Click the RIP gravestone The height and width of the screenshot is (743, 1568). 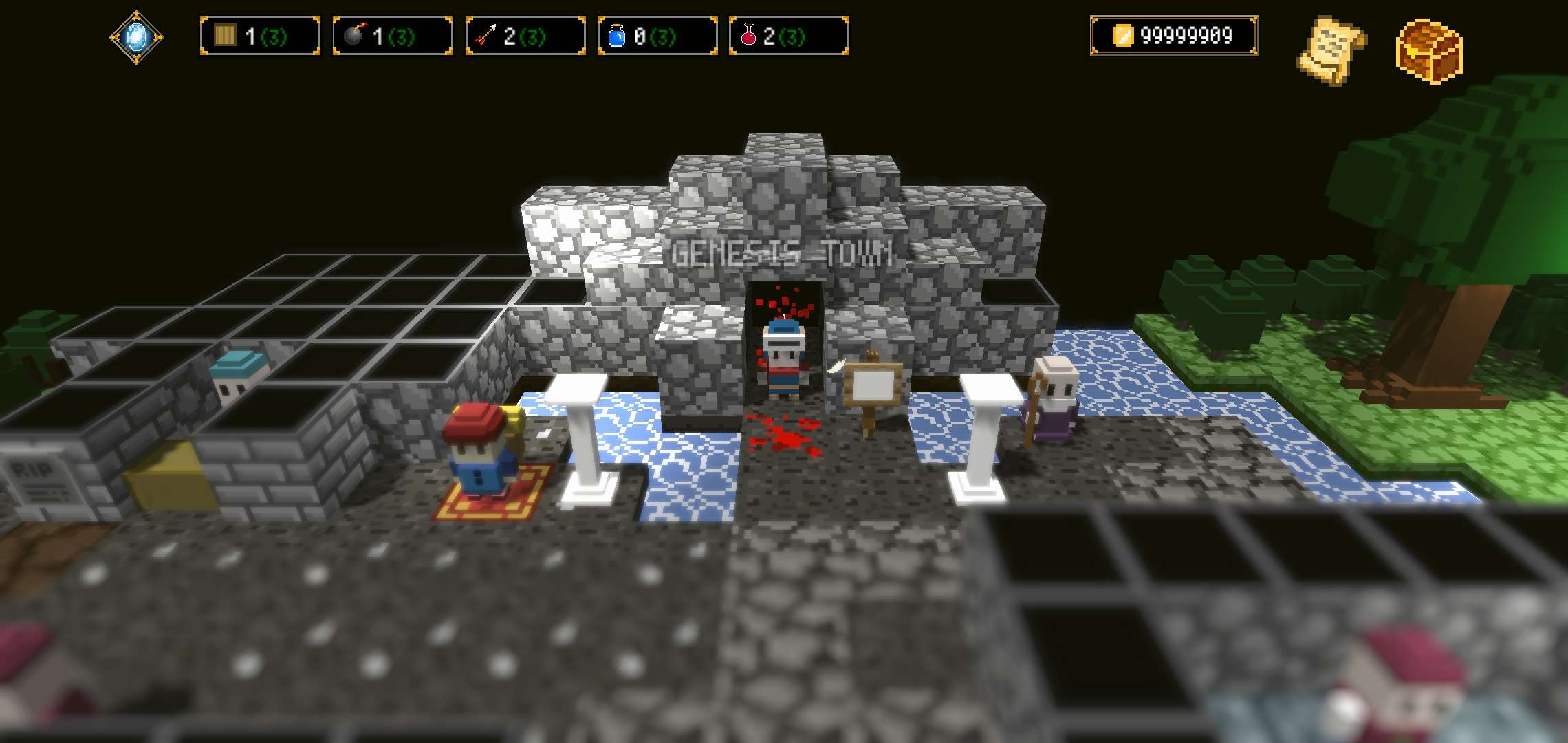tap(36, 475)
